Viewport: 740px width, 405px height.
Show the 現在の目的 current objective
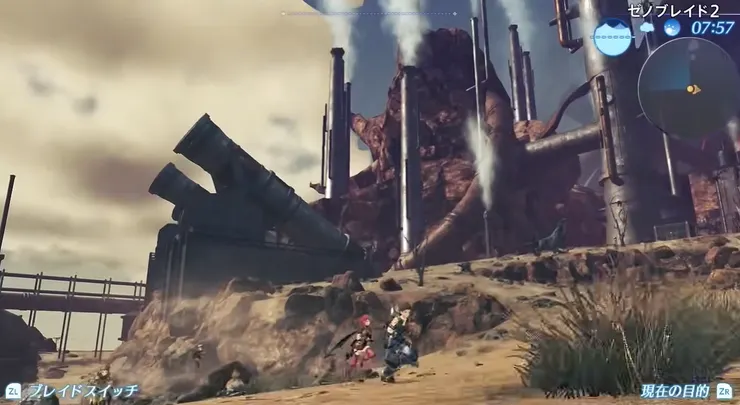[x=675, y=391]
